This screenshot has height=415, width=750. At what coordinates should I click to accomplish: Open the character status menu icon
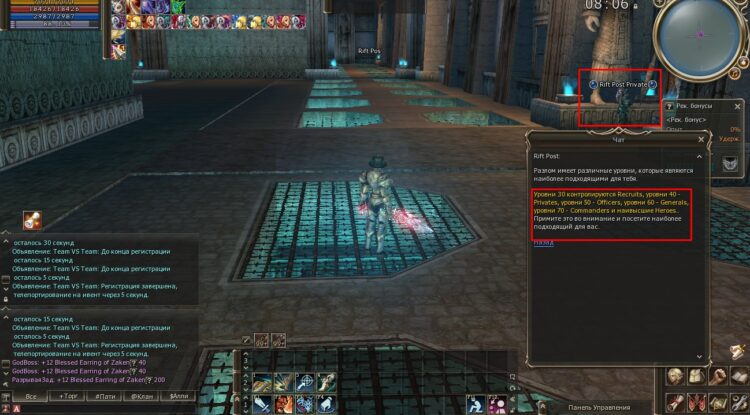677,378
